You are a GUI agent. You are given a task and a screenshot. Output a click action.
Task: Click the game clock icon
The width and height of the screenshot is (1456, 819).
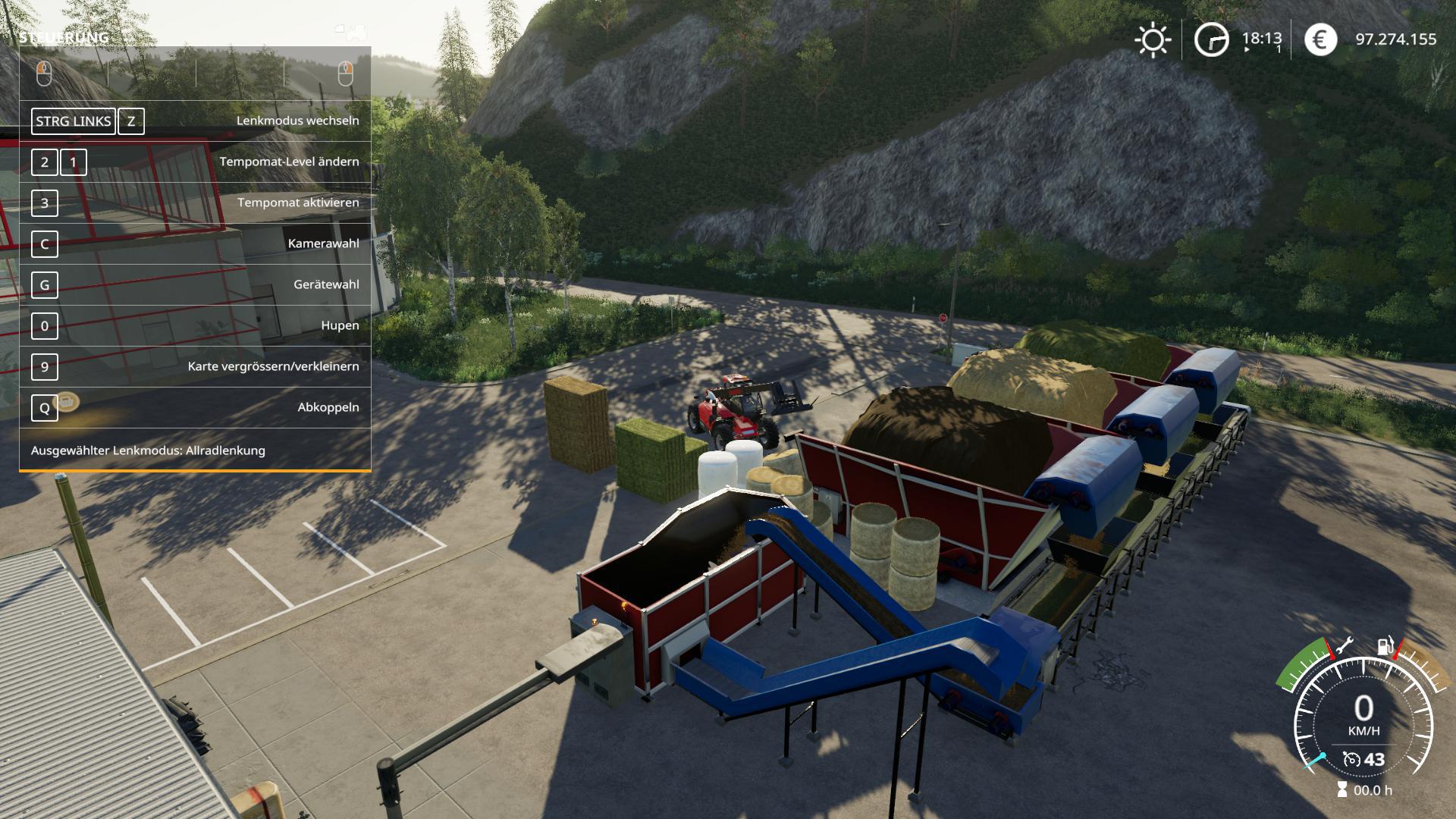point(1211,39)
